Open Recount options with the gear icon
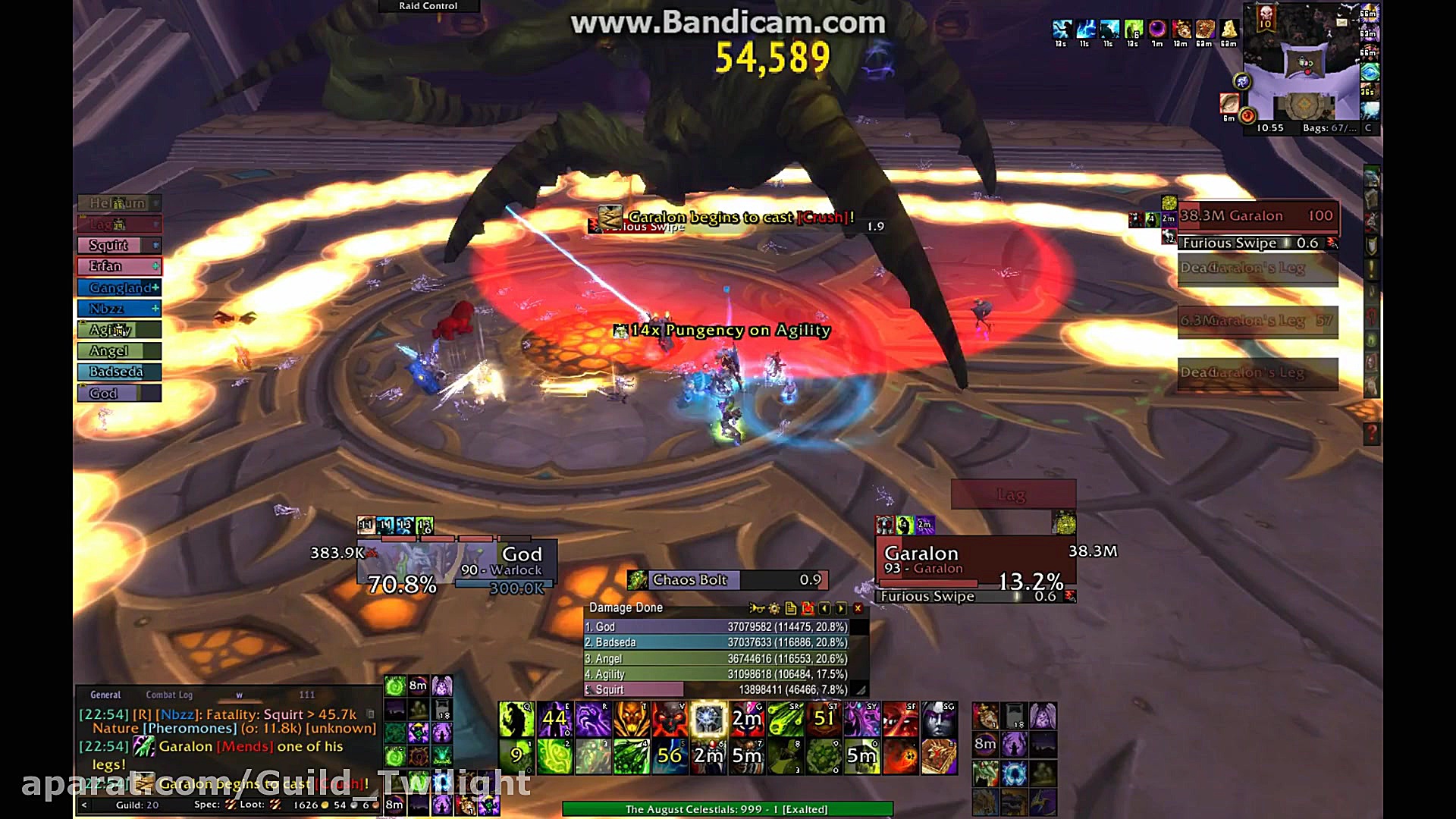The height and width of the screenshot is (819, 1456). click(x=774, y=608)
